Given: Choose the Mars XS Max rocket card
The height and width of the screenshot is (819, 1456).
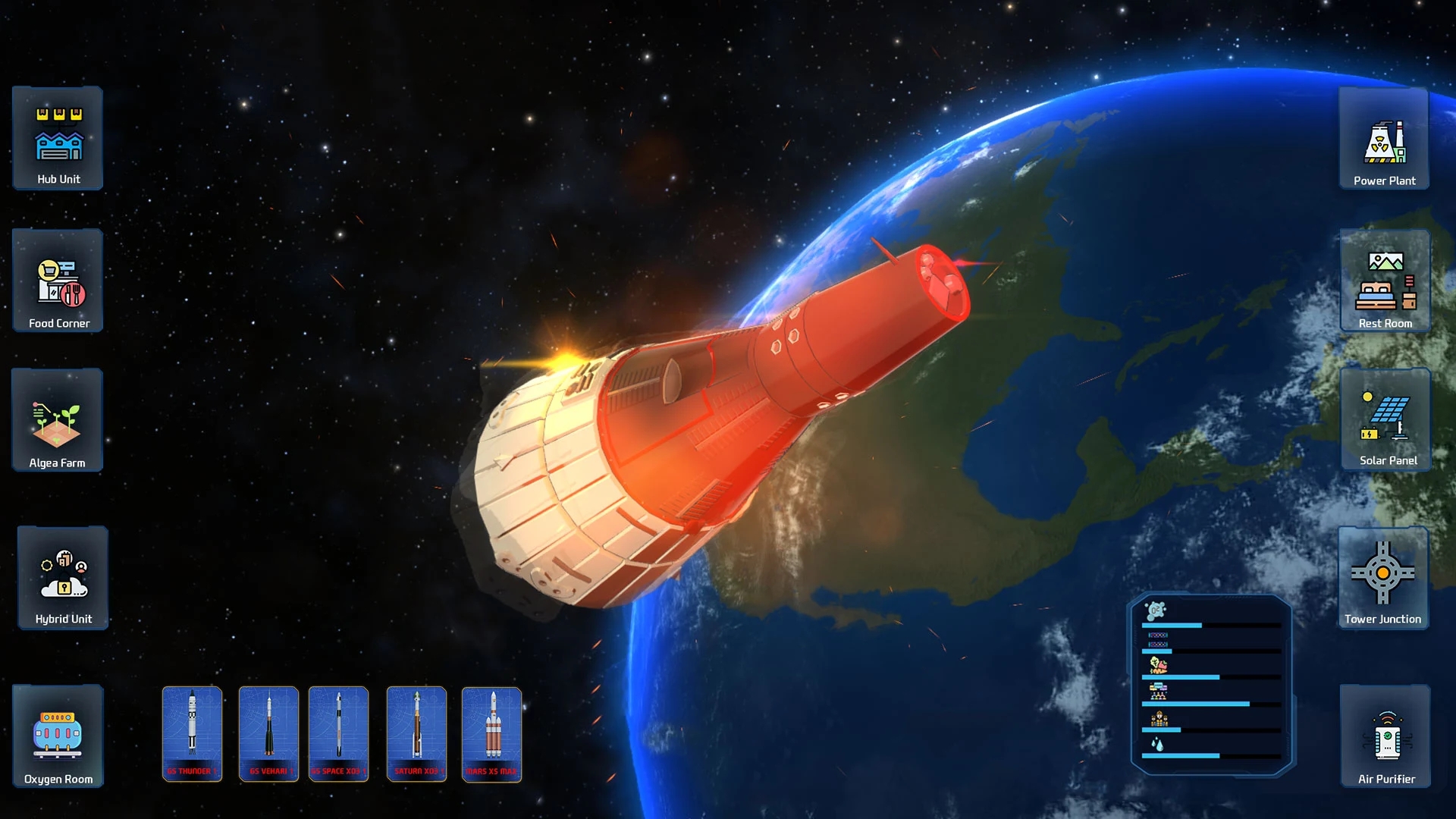Looking at the screenshot, I should [x=491, y=734].
